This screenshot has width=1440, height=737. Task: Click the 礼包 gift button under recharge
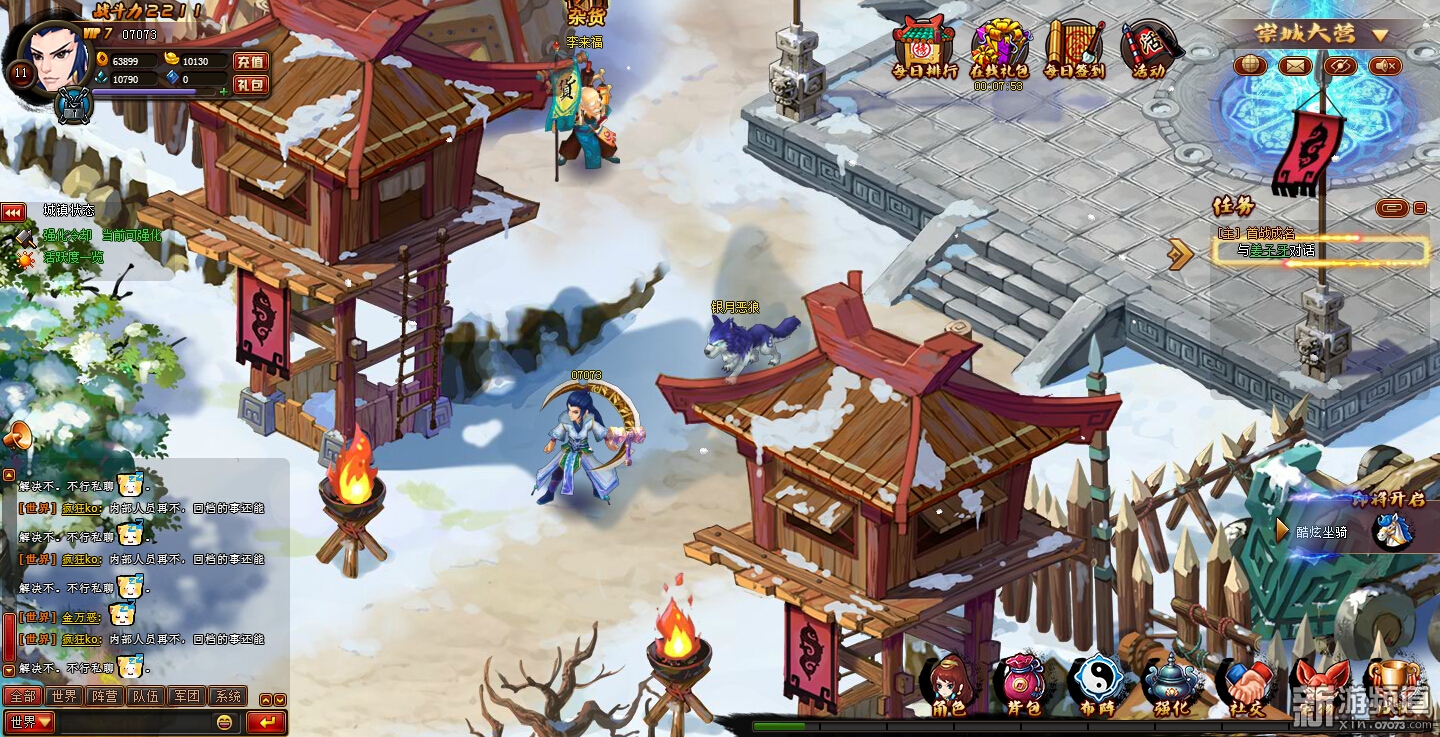250,84
